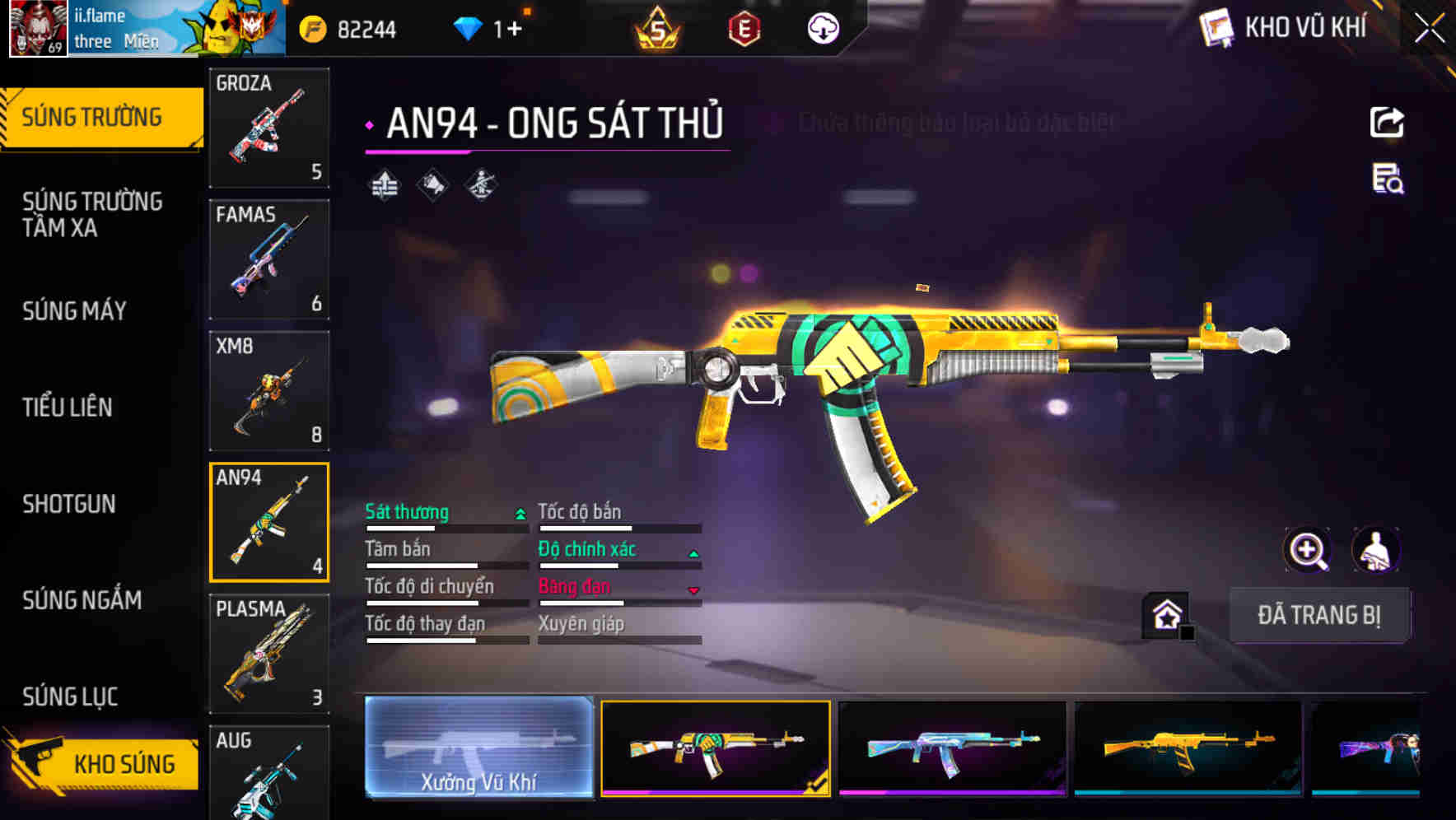The height and width of the screenshot is (820, 1456).
Task: Preview the skin on character icon
Action: click(1376, 550)
